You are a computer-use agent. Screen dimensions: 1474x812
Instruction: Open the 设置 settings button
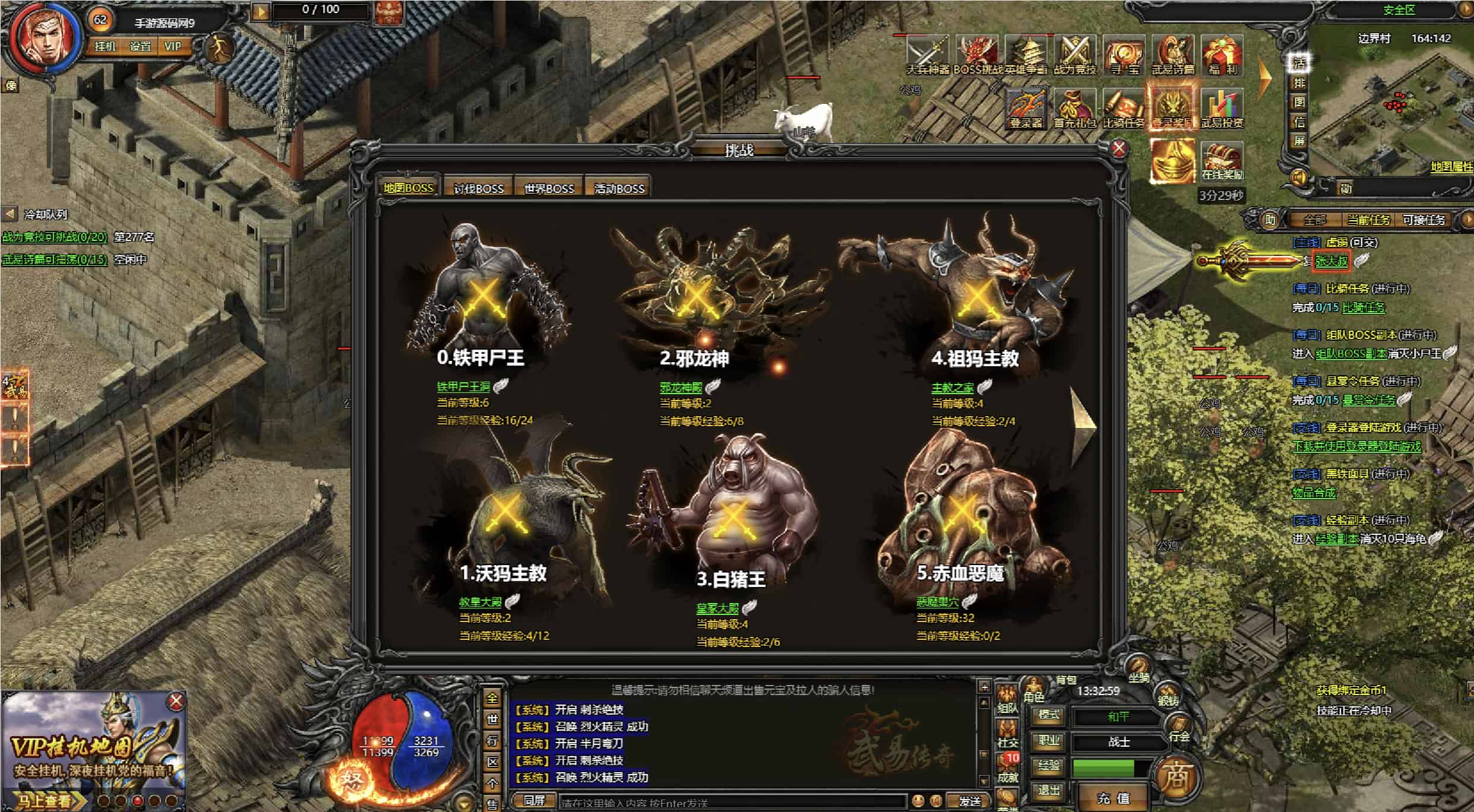[x=140, y=46]
